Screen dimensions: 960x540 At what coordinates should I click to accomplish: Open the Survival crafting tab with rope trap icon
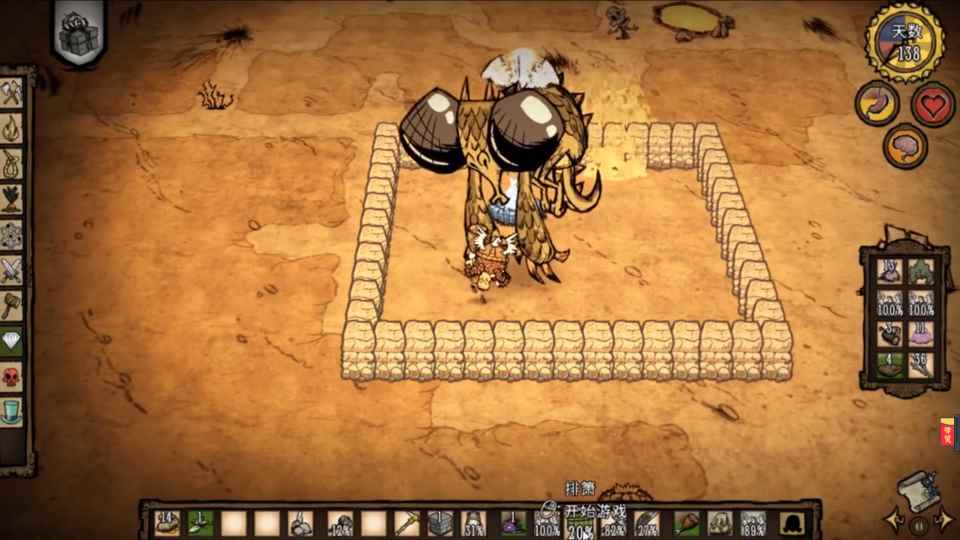13,162
